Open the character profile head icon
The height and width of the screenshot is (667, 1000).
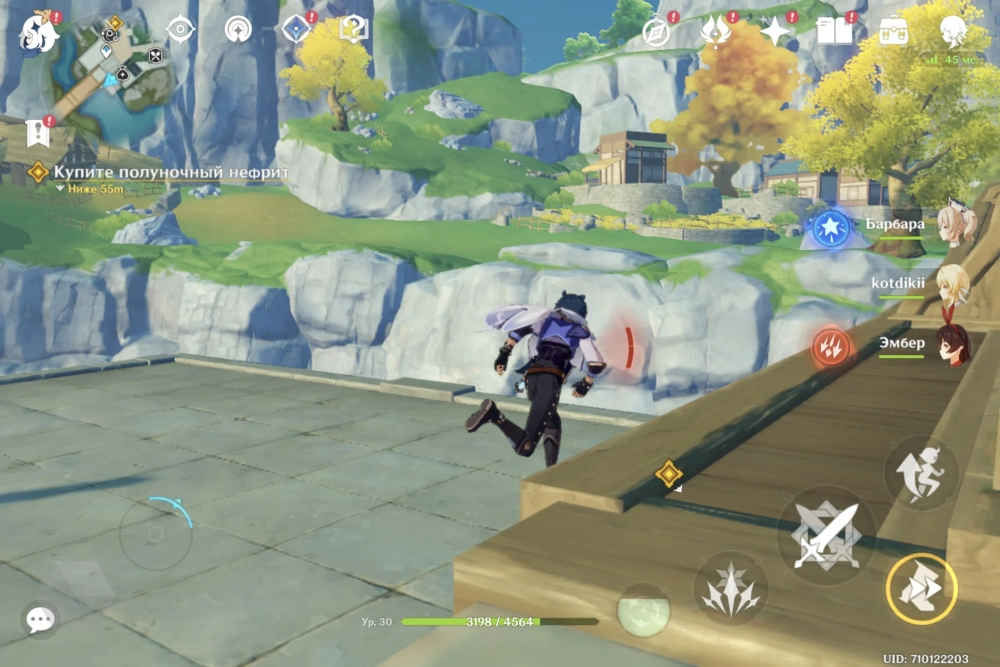(x=953, y=31)
